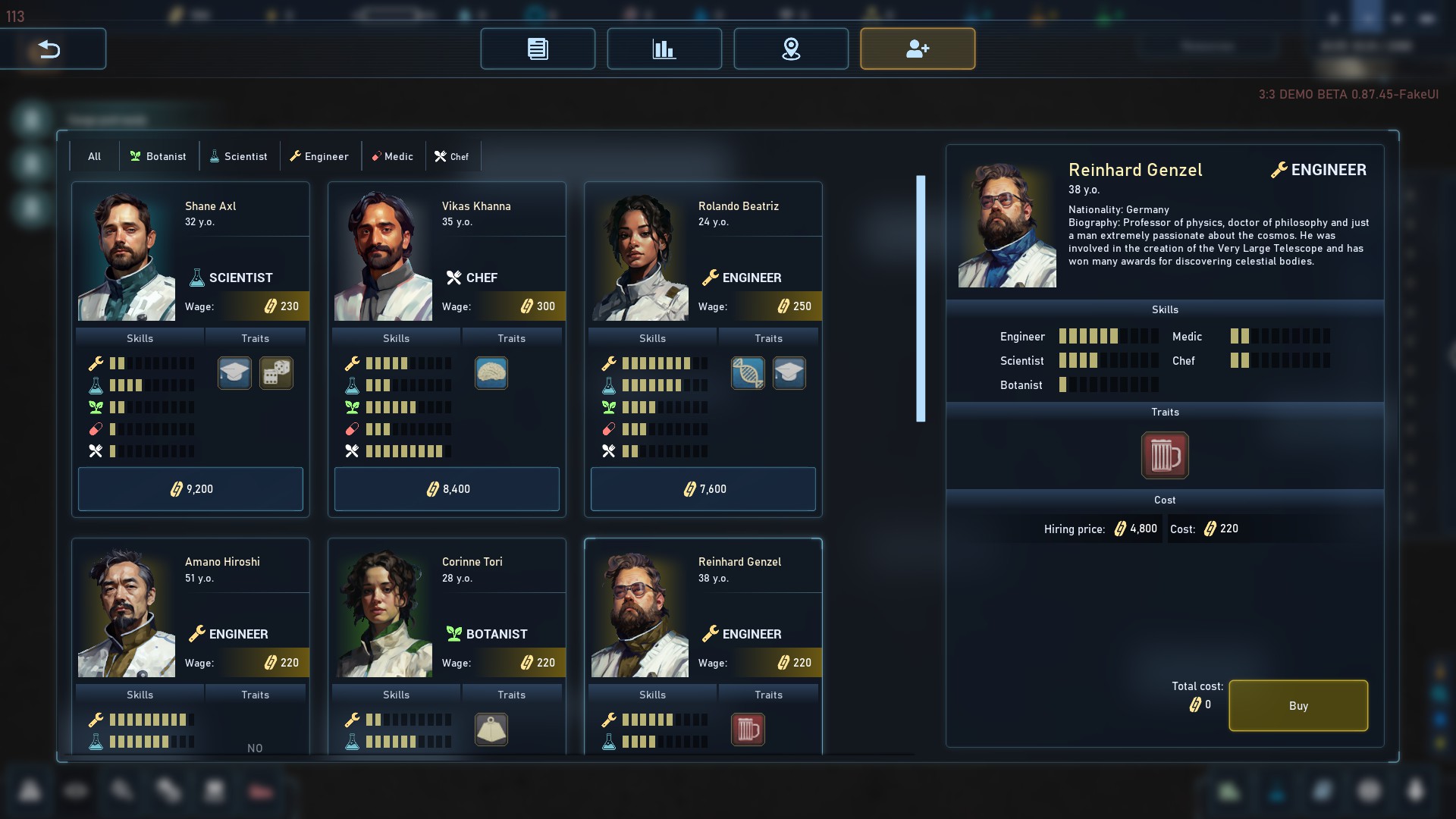Image resolution: width=1456 pixels, height=819 pixels.
Task: Click the Buy button
Action: tap(1298, 705)
